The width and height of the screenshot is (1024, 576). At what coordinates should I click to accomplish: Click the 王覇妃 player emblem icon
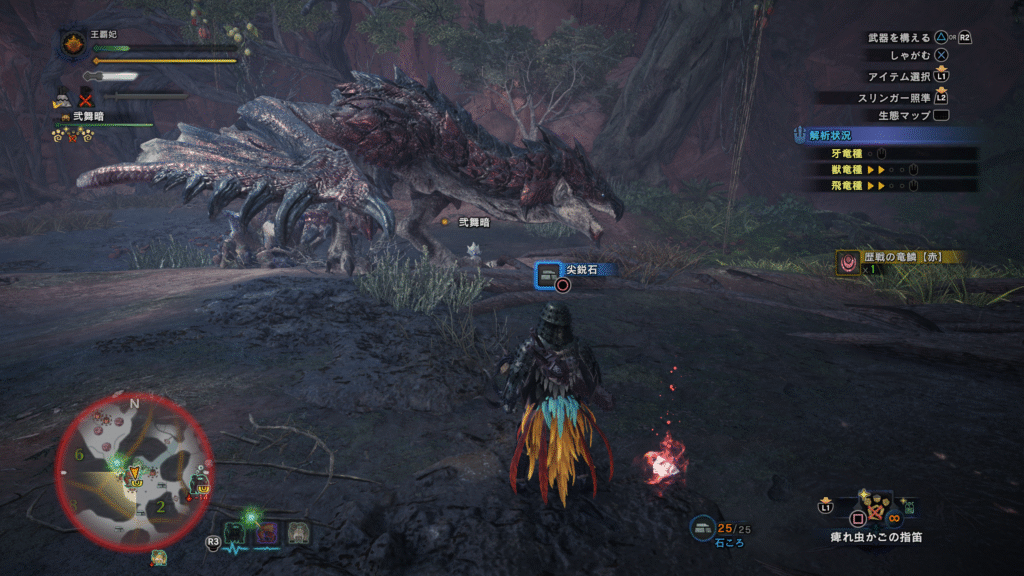(74, 47)
